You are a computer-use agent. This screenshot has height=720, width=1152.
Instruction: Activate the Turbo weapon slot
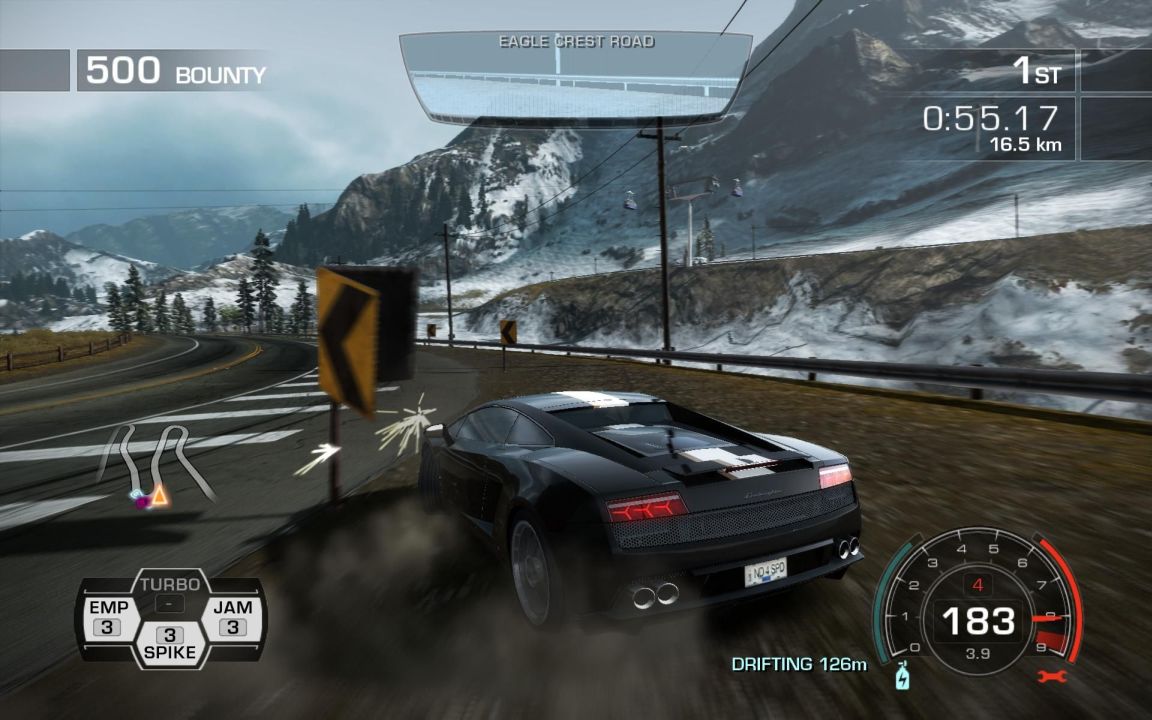coord(170,594)
